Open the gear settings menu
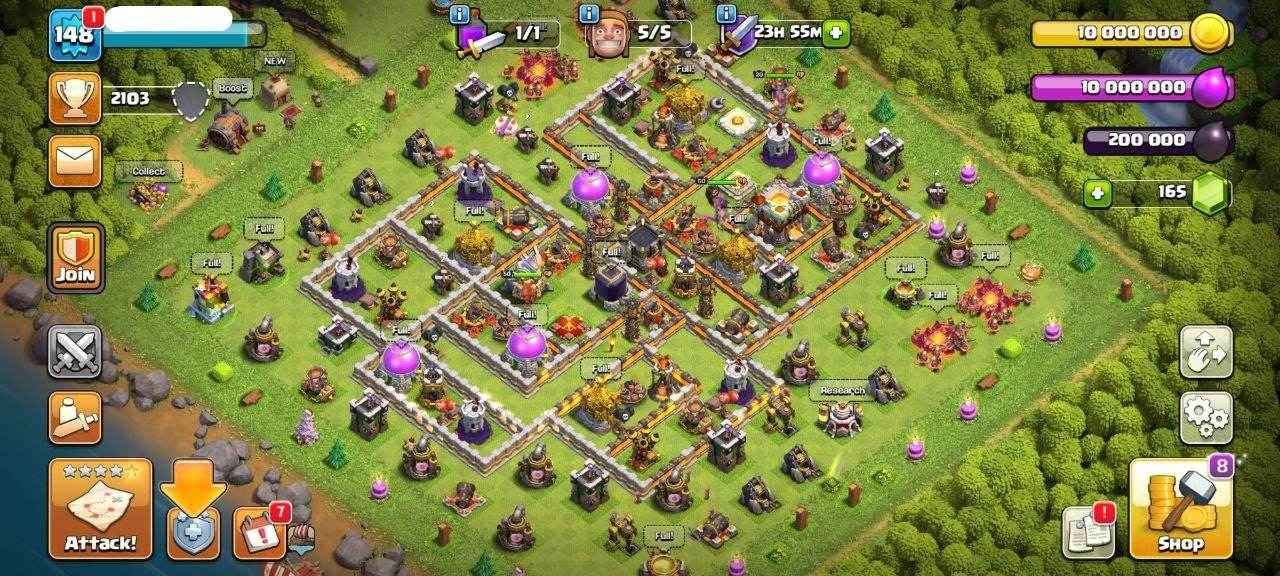 [1205, 418]
